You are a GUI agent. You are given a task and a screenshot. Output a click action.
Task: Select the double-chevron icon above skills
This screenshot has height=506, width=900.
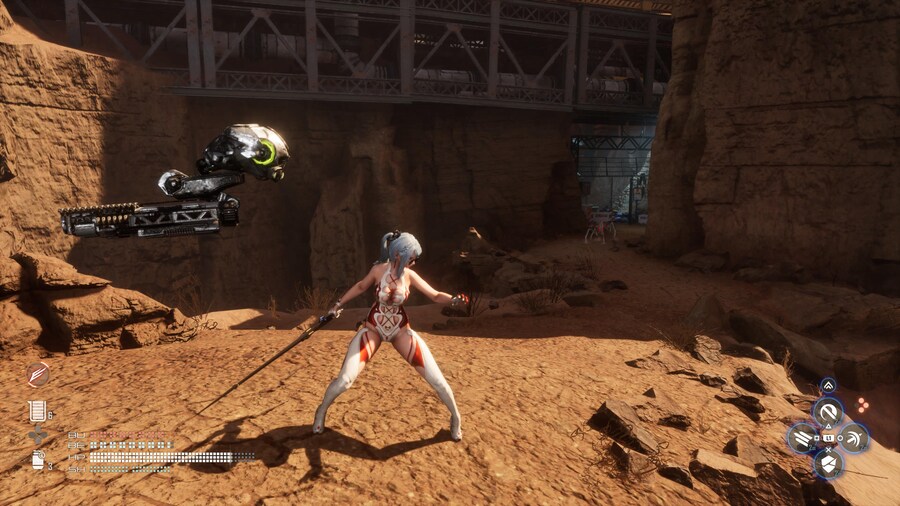828,386
